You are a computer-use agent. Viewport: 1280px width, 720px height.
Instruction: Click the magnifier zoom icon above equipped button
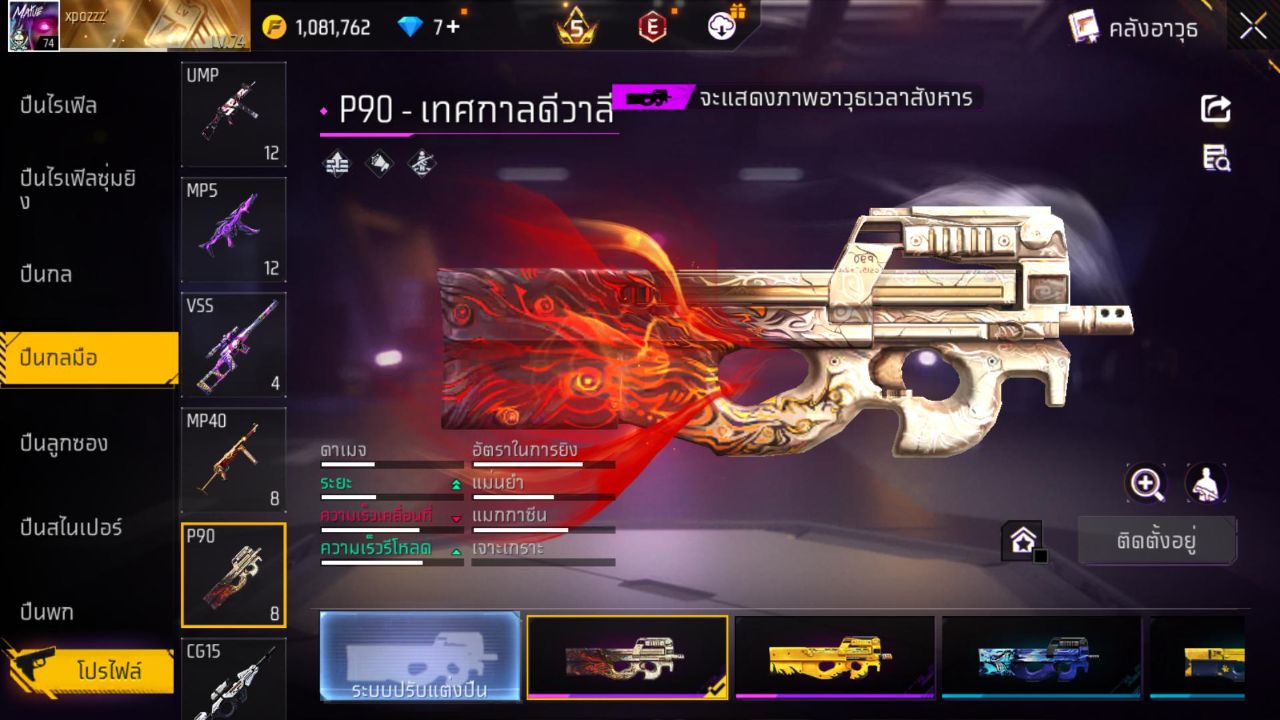1146,483
